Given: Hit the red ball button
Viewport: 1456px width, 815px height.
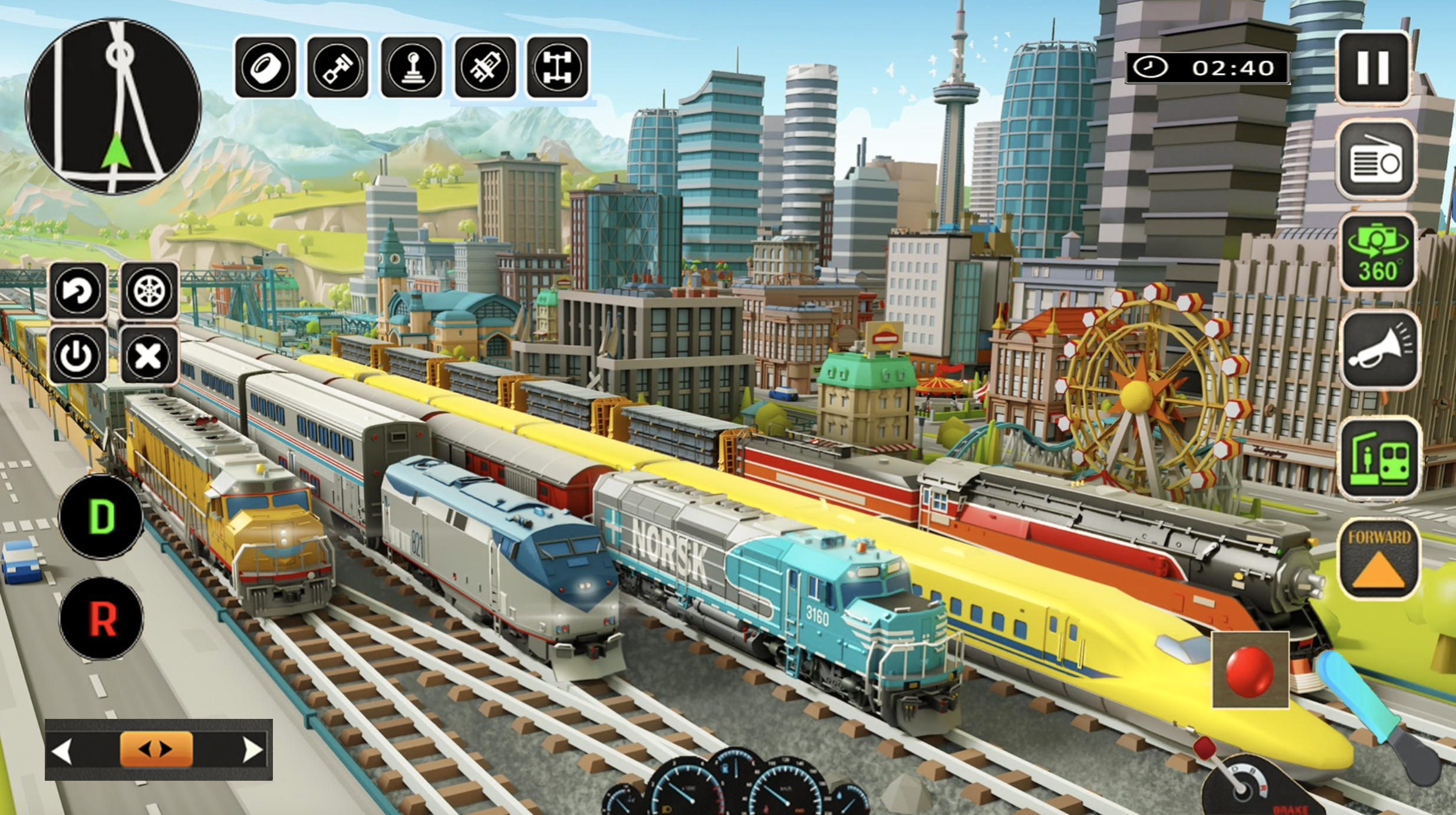Looking at the screenshot, I should tap(1250, 670).
